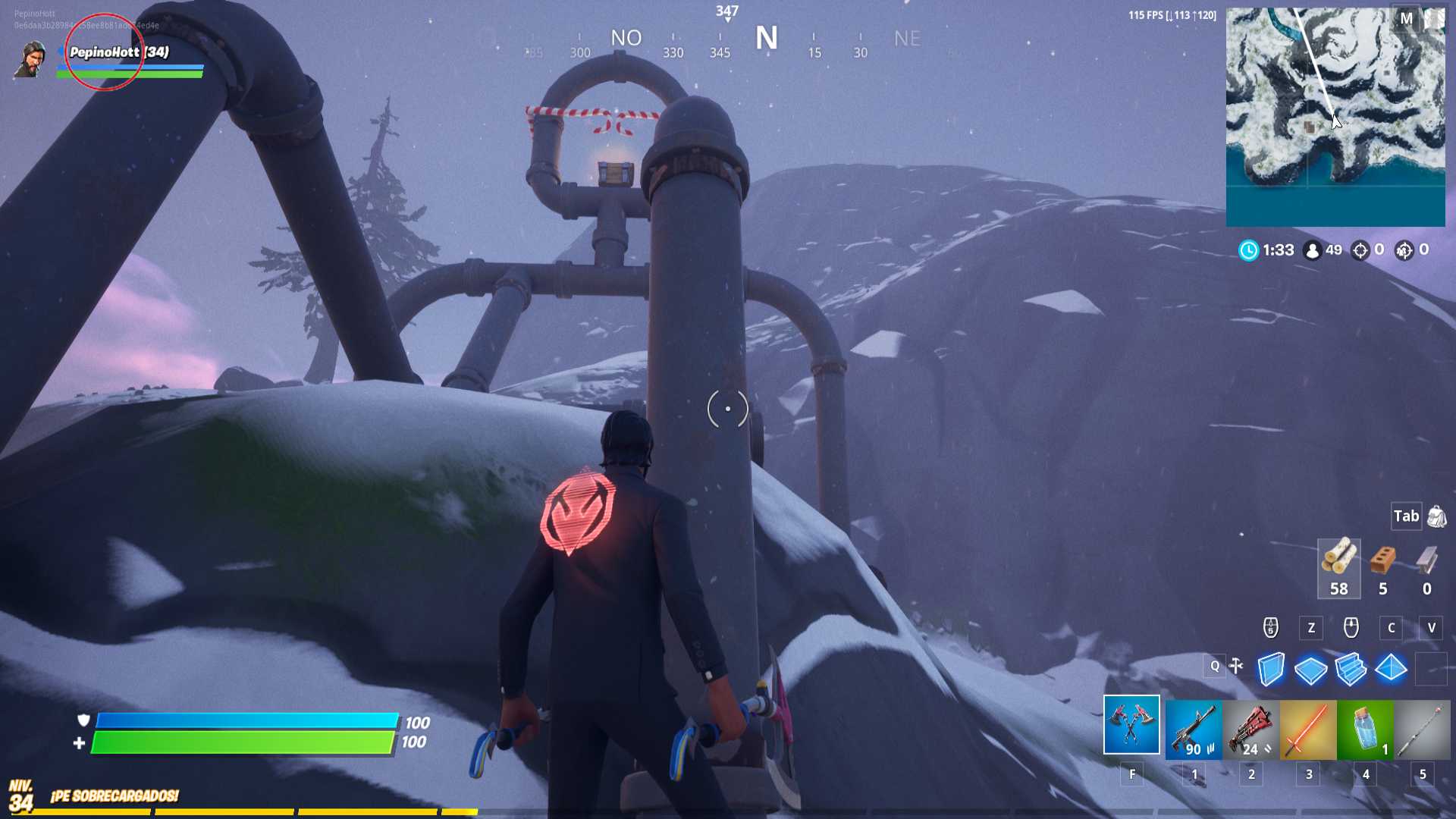Choose the floor building piece
This screenshot has height=819, width=1456.
[1310, 670]
